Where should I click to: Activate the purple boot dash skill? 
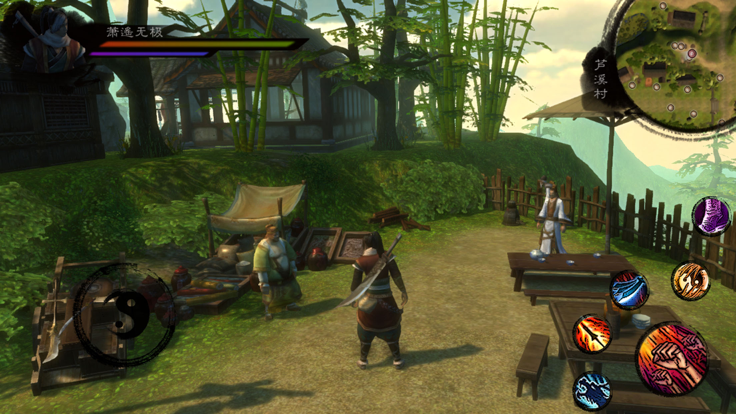711,216
